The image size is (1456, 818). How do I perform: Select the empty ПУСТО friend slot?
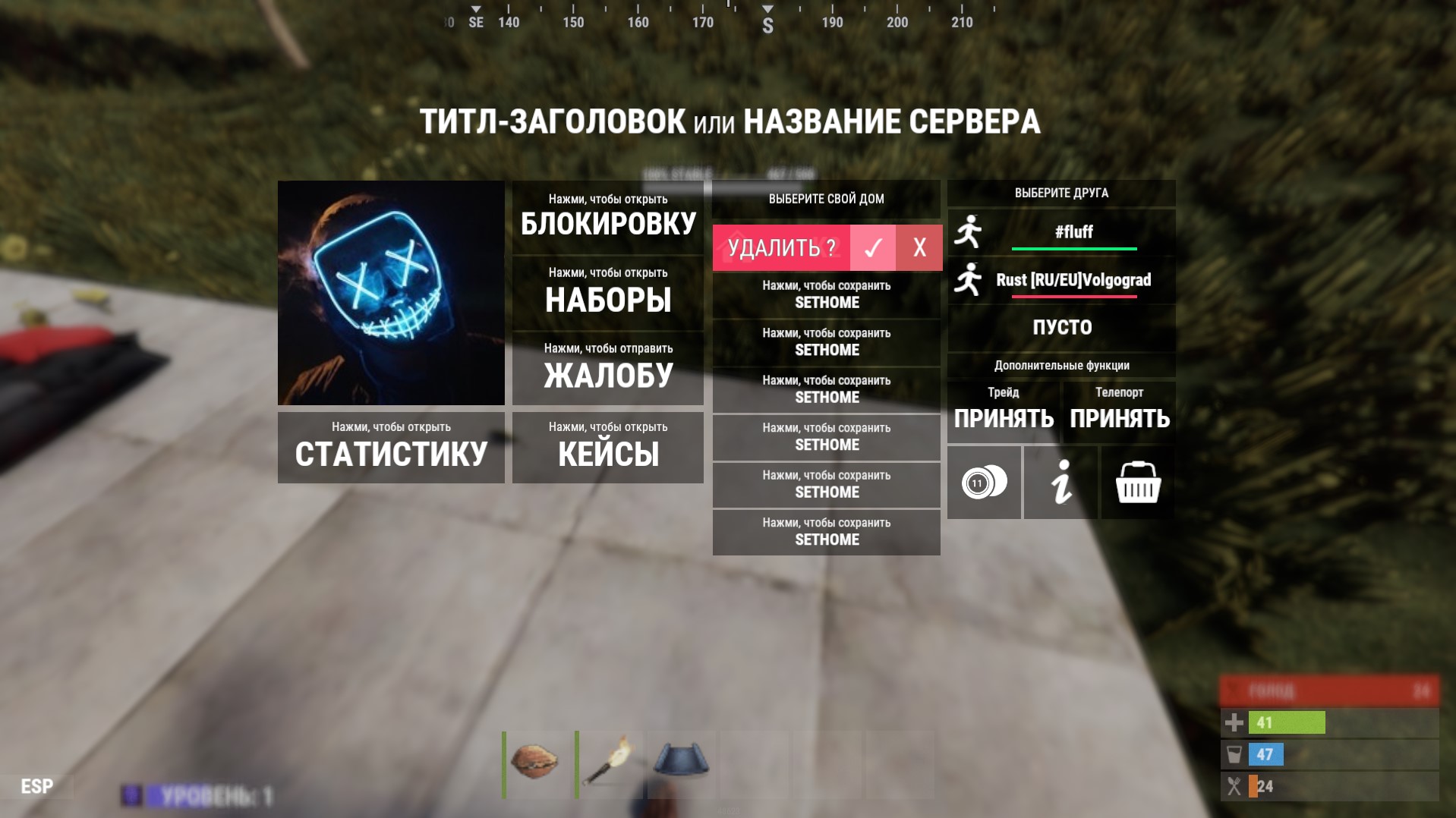[1061, 328]
